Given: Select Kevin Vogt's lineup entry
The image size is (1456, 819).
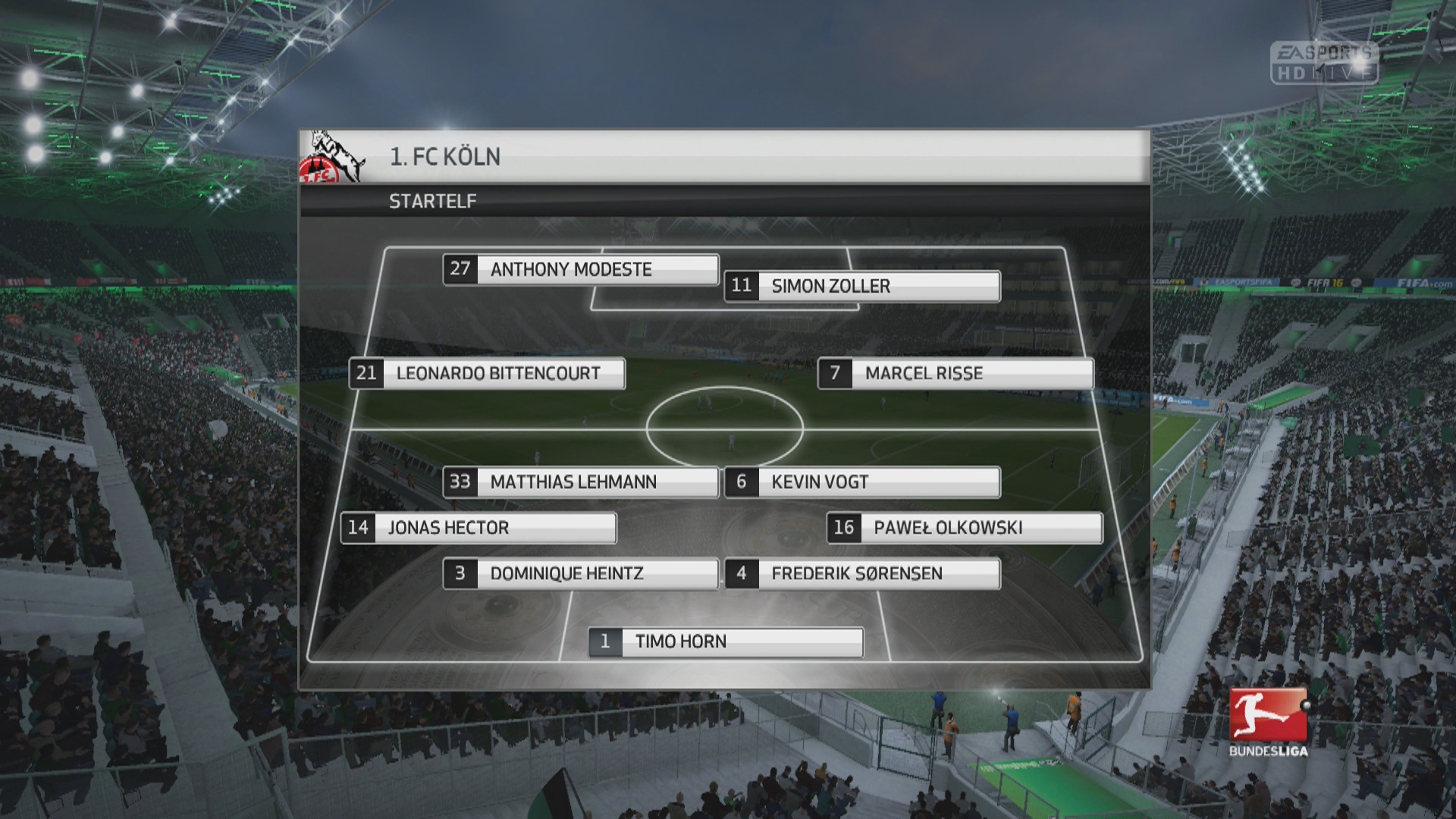Looking at the screenshot, I should tap(862, 482).
